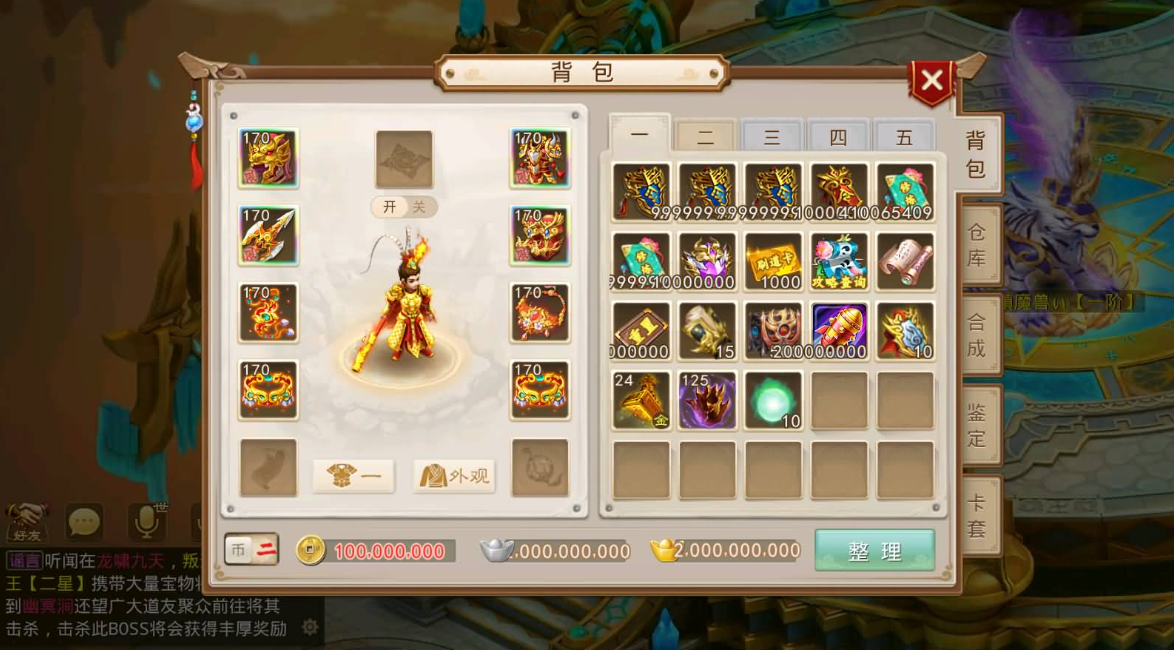Sort items with the 整理 button

[x=874, y=551]
